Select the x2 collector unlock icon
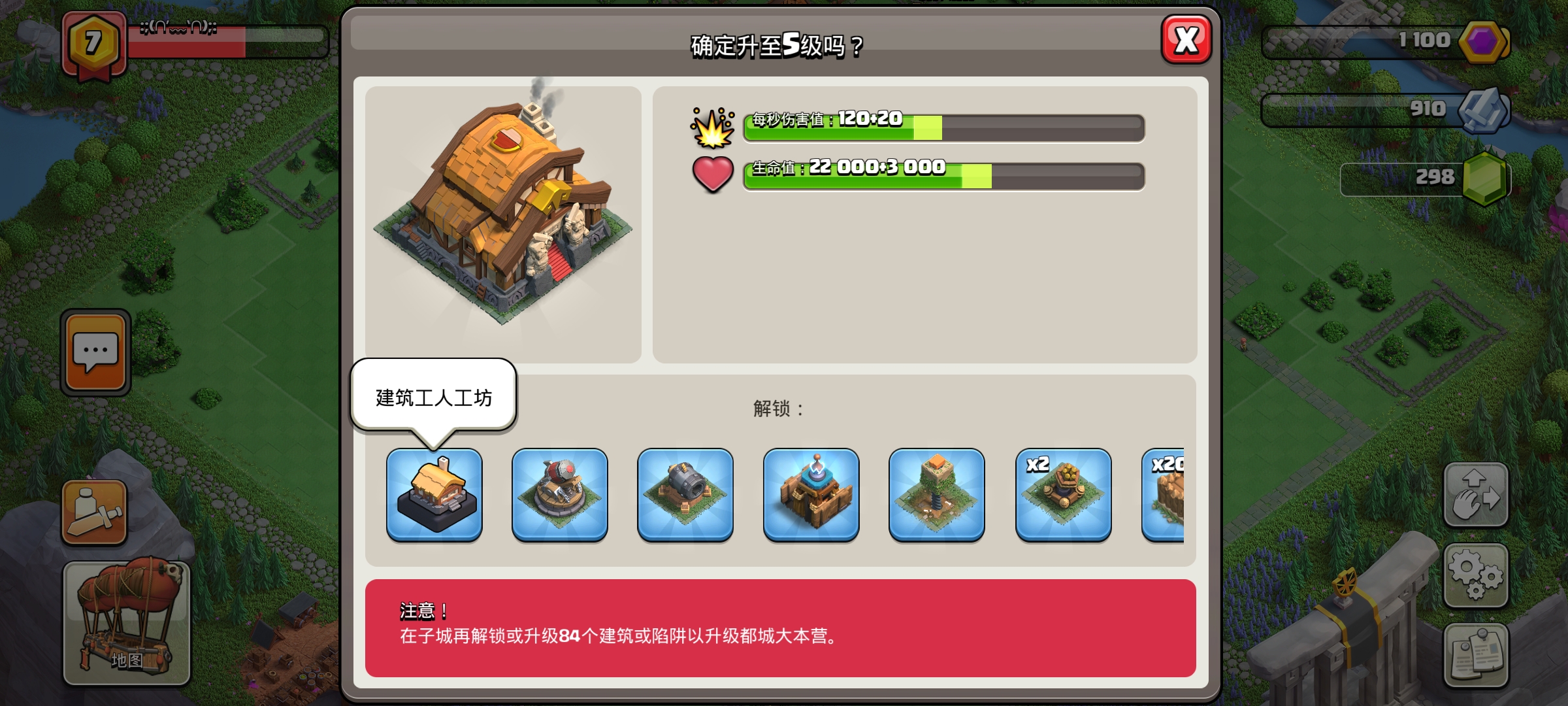The image size is (1568, 706). [1063, 495]
